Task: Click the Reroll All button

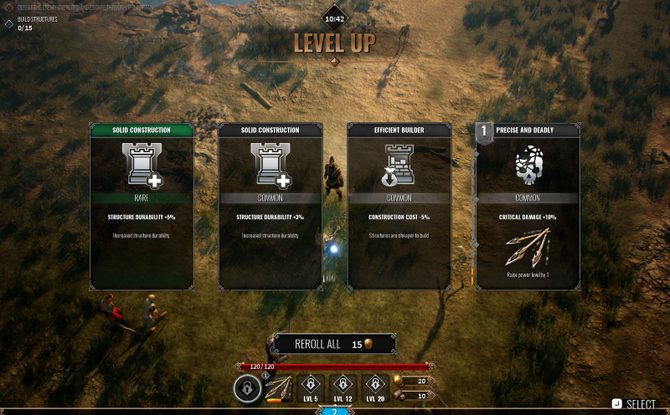Action: click(334, 344)
